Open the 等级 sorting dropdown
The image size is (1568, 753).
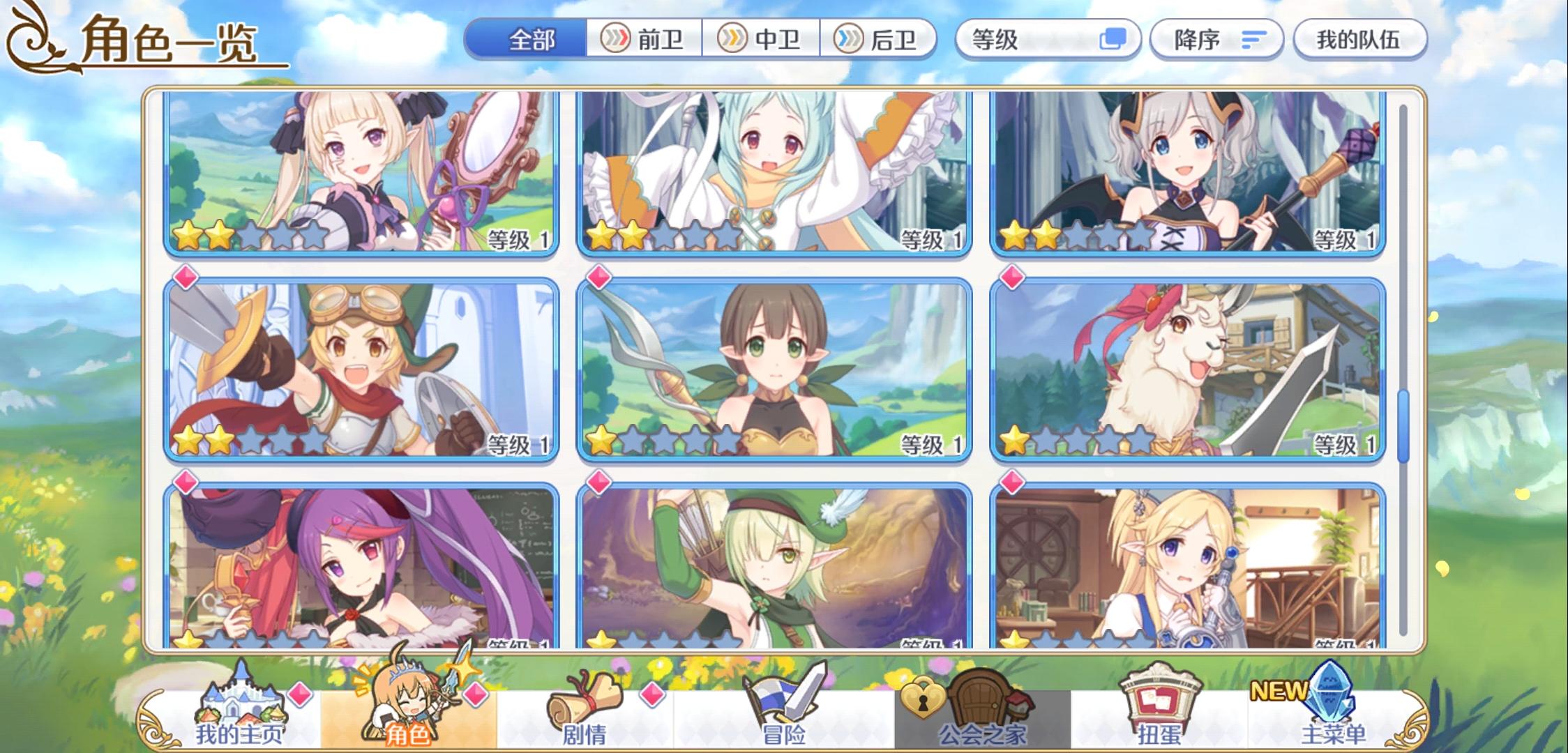pos(1046,40)
